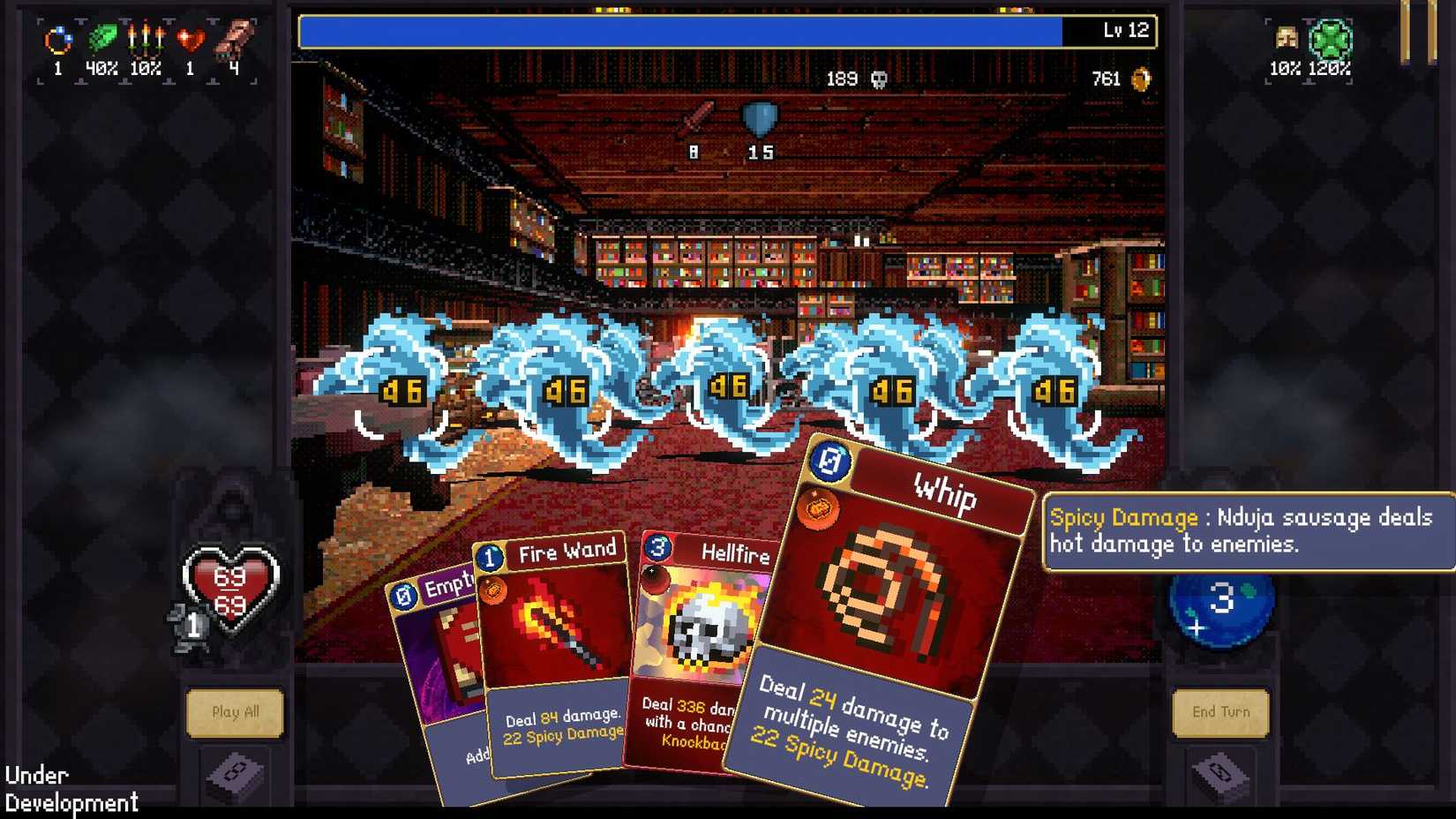Click the blue mana orb showing 3

1220,609
